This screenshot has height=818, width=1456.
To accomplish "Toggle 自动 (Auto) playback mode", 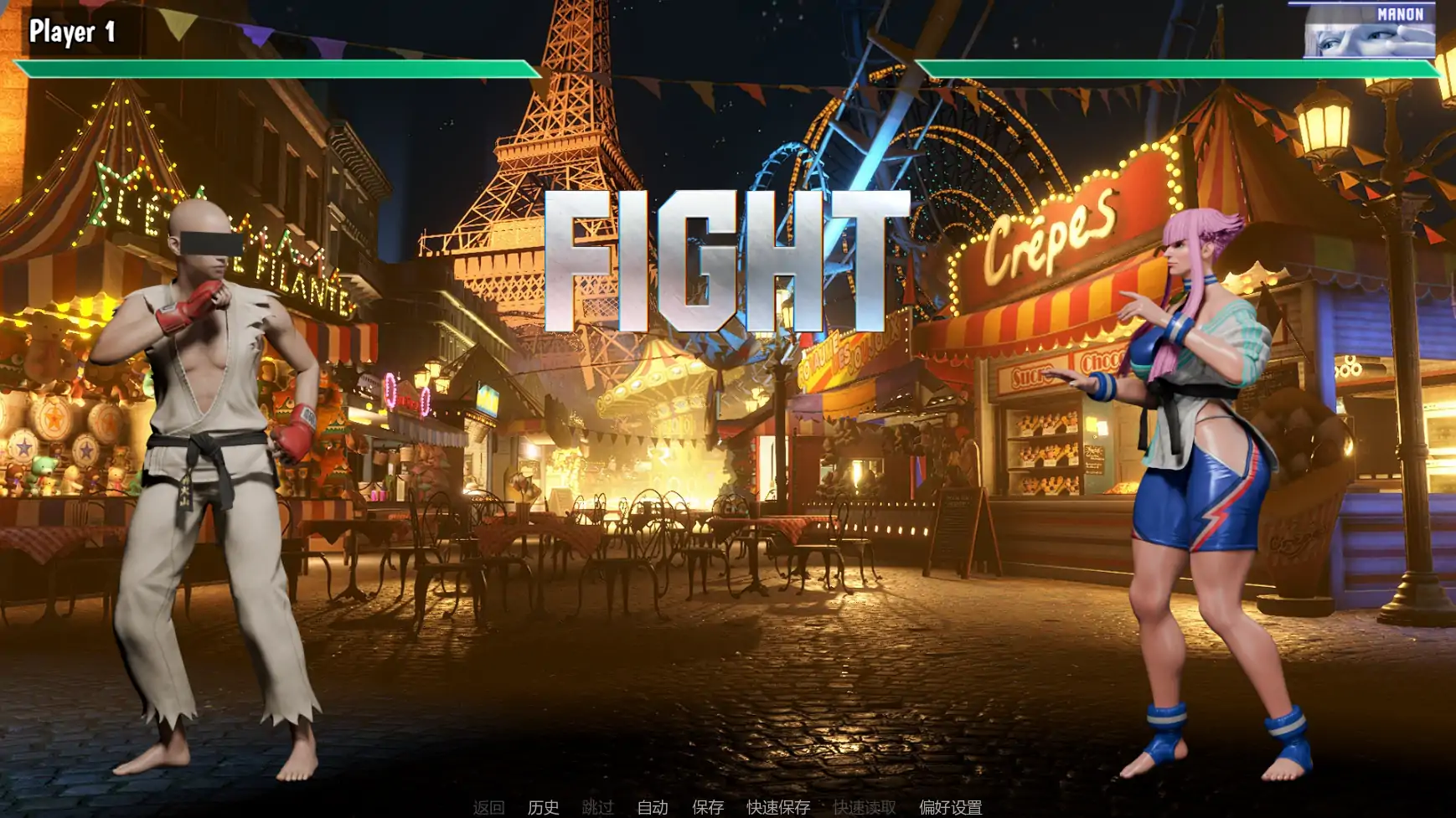I will (x=652, y=809).
